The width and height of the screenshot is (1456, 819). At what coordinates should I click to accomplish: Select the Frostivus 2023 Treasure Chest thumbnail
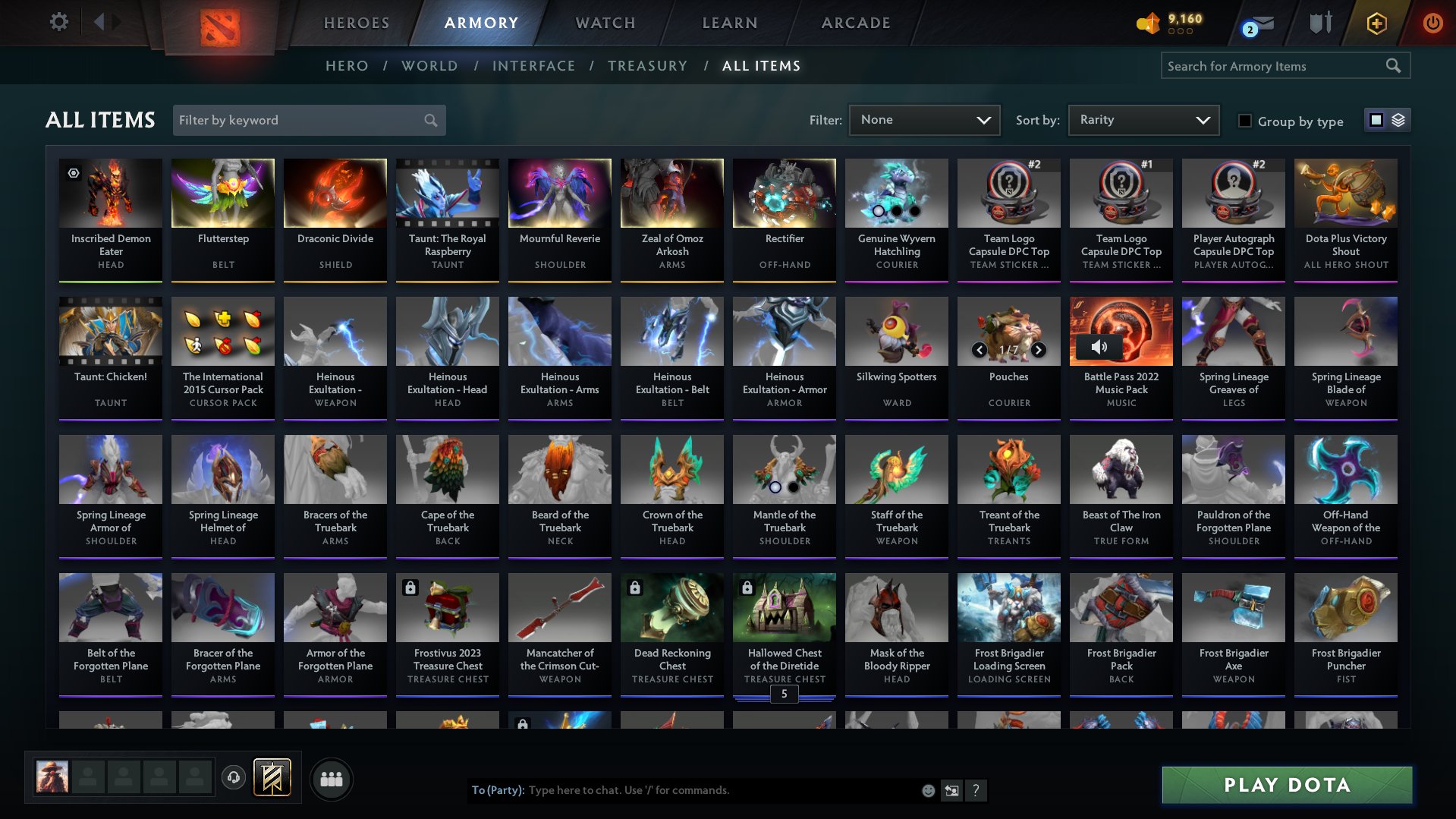(x=447, y=607)
